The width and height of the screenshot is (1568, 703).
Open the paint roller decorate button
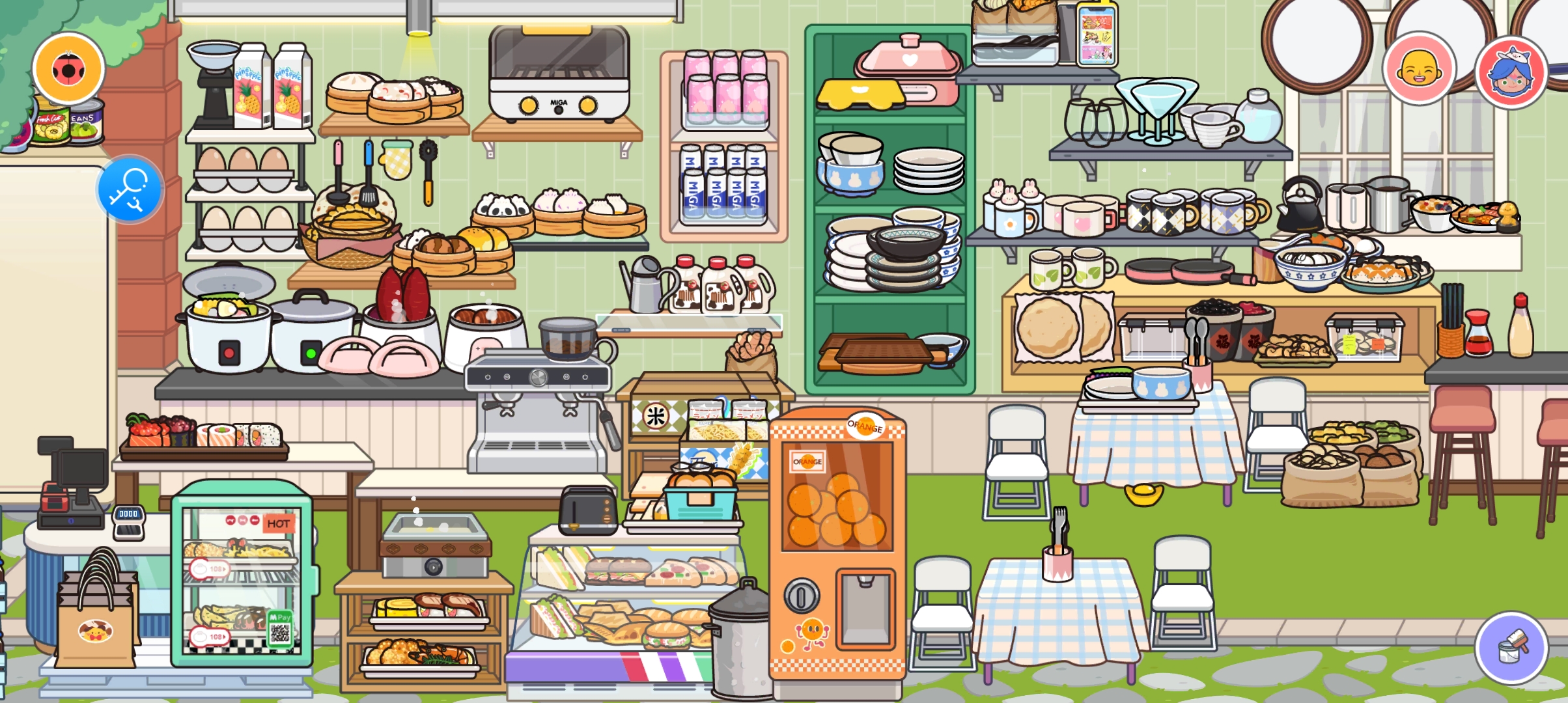coord(1511,648)
